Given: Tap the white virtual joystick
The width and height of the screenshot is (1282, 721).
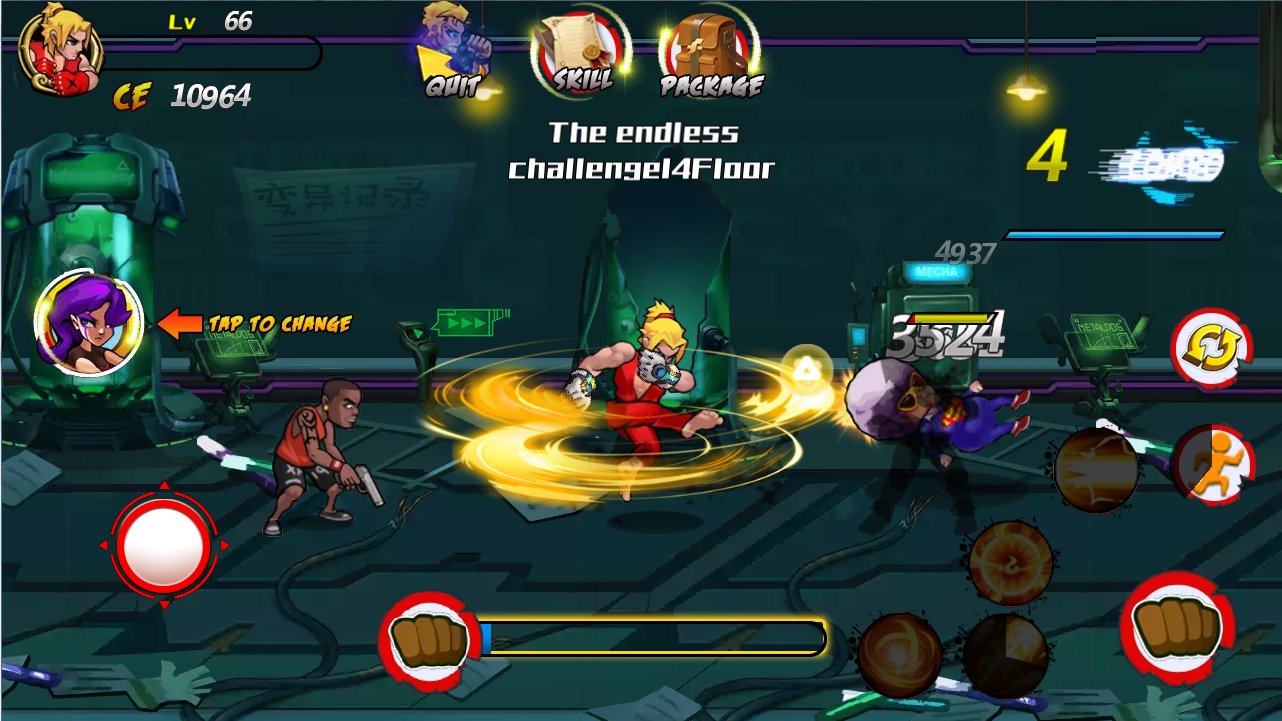Looking at the screenshot, I should click(x=163, y=546).
